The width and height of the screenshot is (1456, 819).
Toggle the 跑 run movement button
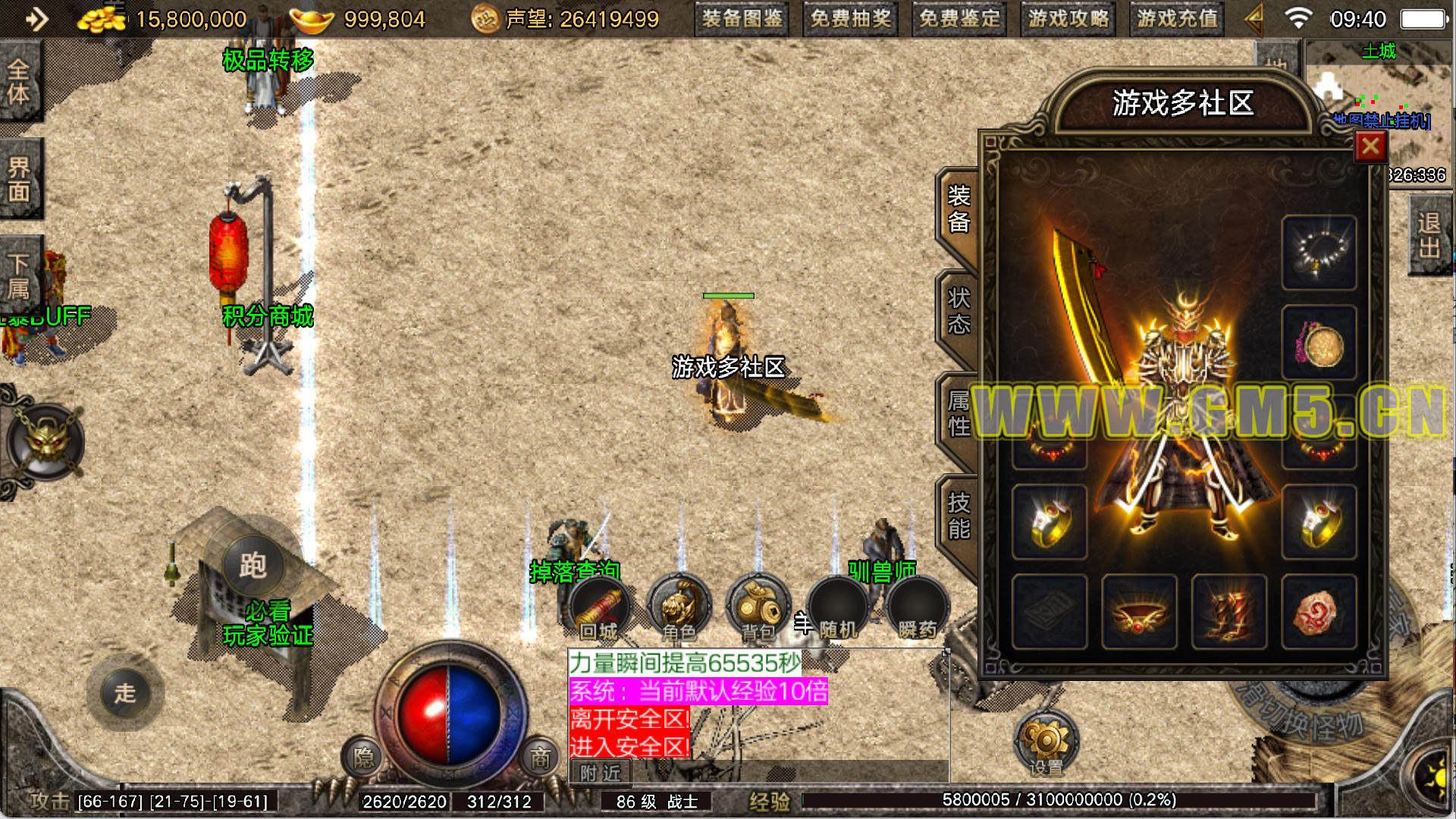pyautogui.click(x=253, y=566)
